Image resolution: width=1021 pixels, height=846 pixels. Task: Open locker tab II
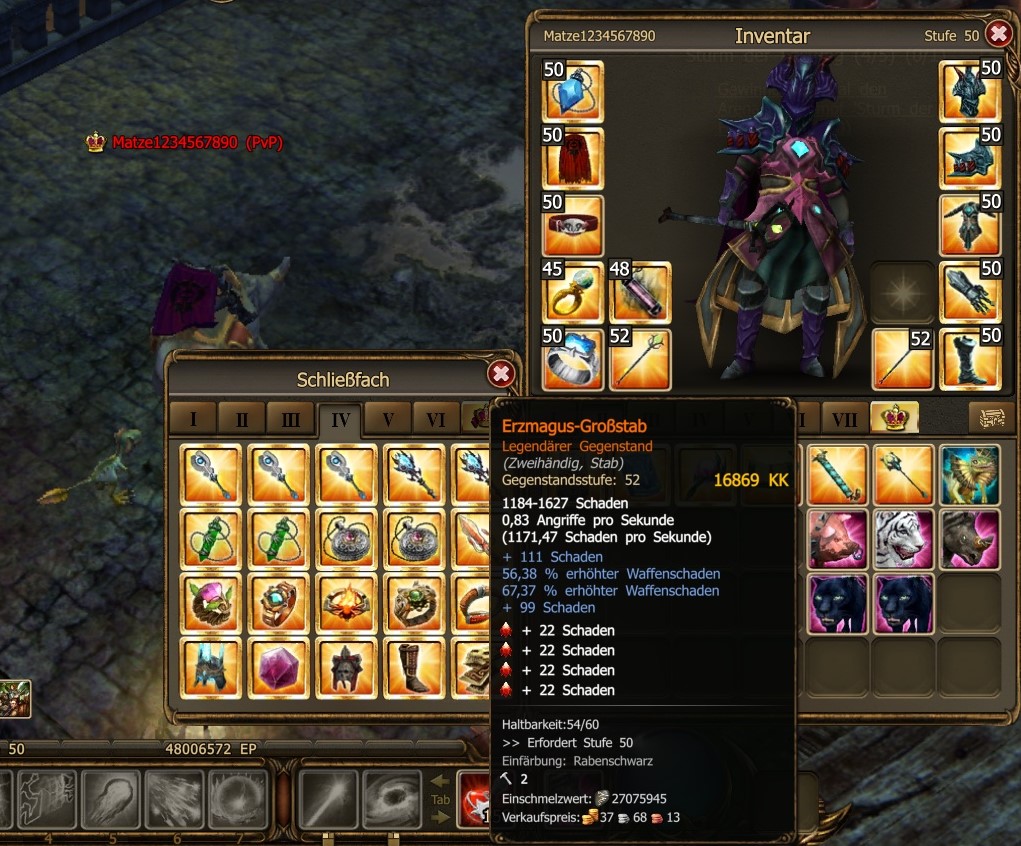tap(242, 419)
